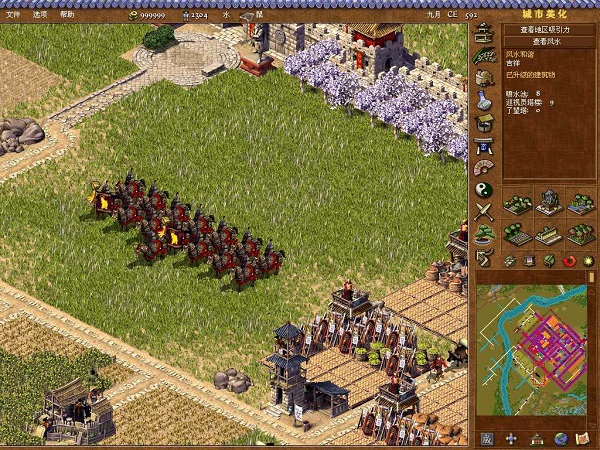Image resolution: width=600 pixels, height=450 pixels.
Task: Select the pagoda house icon below minimap
Action: coord(536,439)
